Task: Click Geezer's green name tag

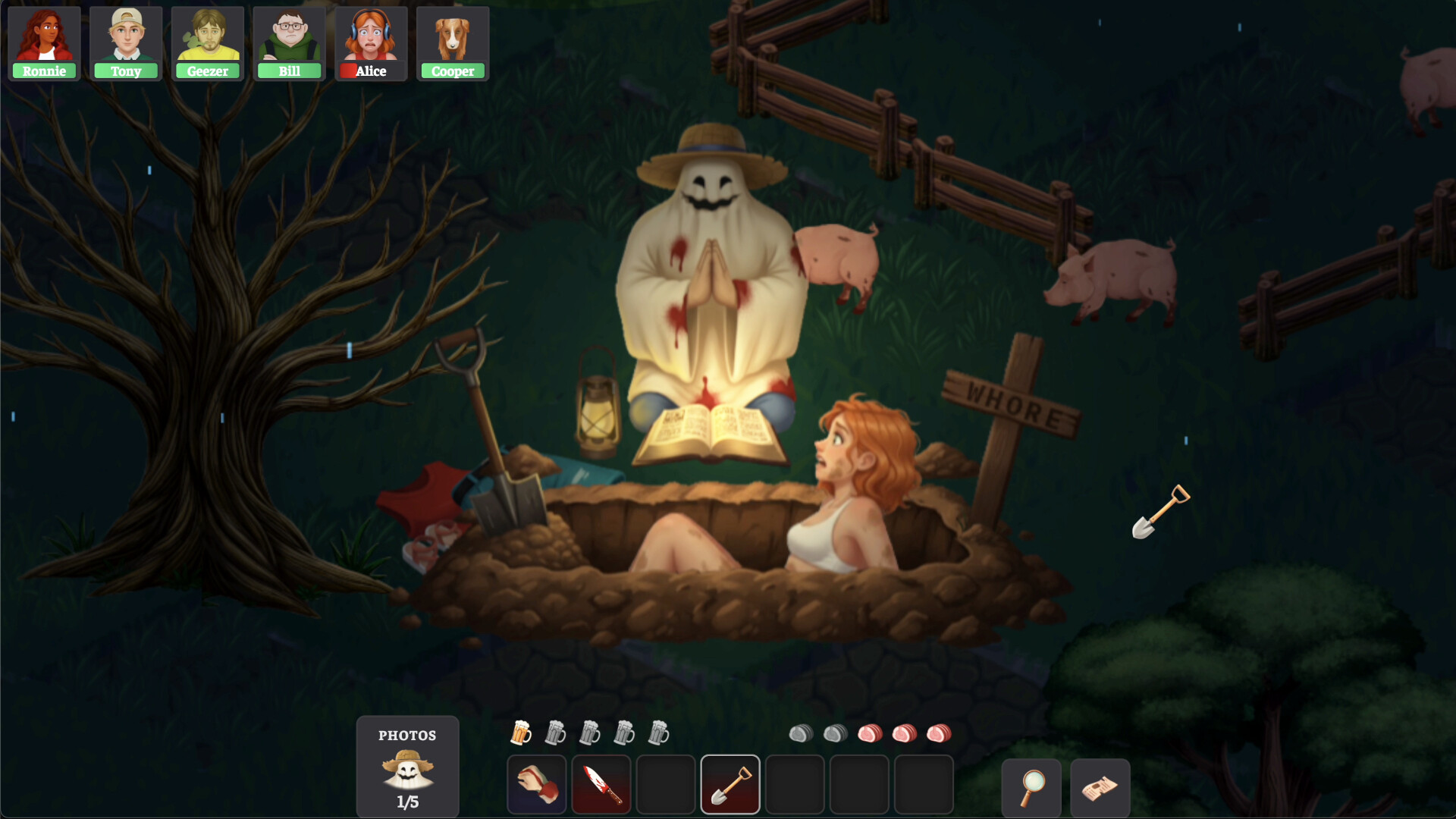Action: [207, 71]
